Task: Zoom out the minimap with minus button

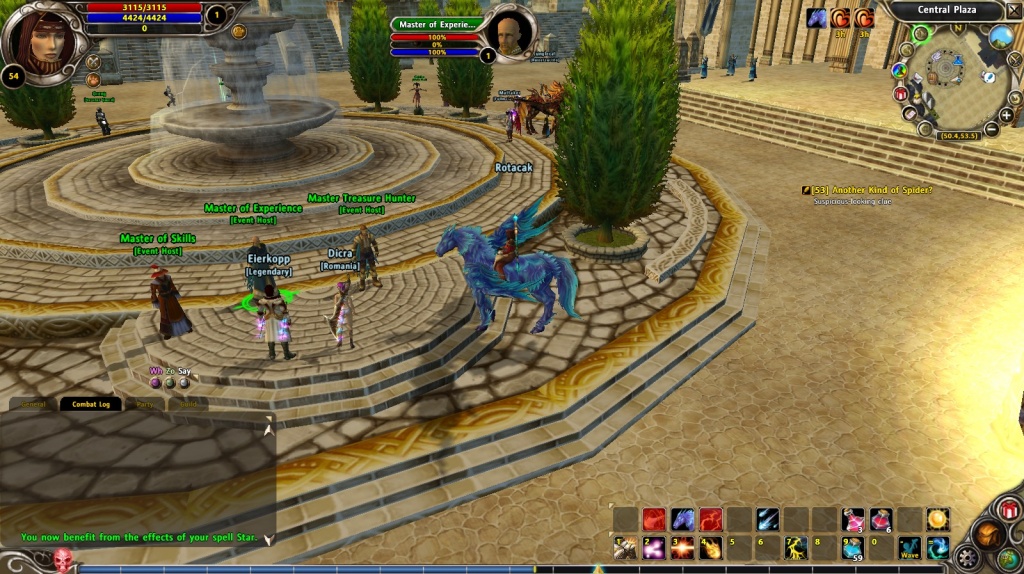Action: 991,129
